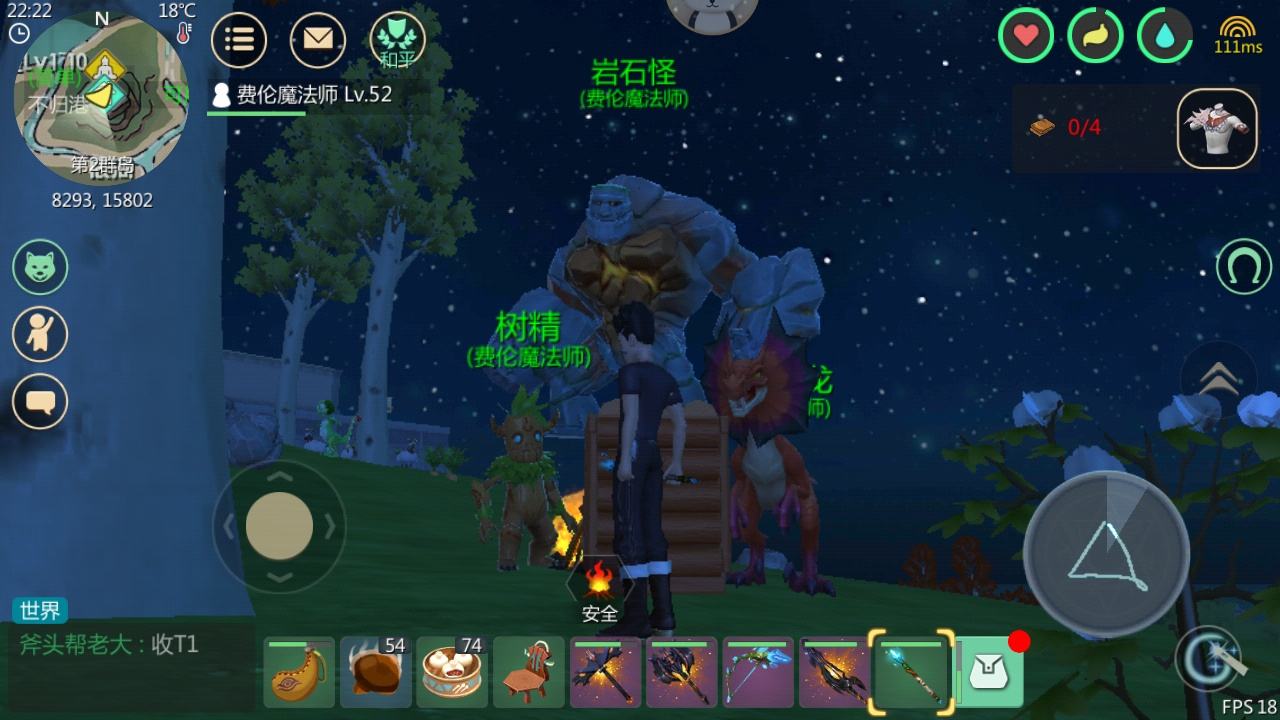Open the backpack with red notification dot
The width and height of the screenshot is (1280, 720).
(x=990, y=672)
